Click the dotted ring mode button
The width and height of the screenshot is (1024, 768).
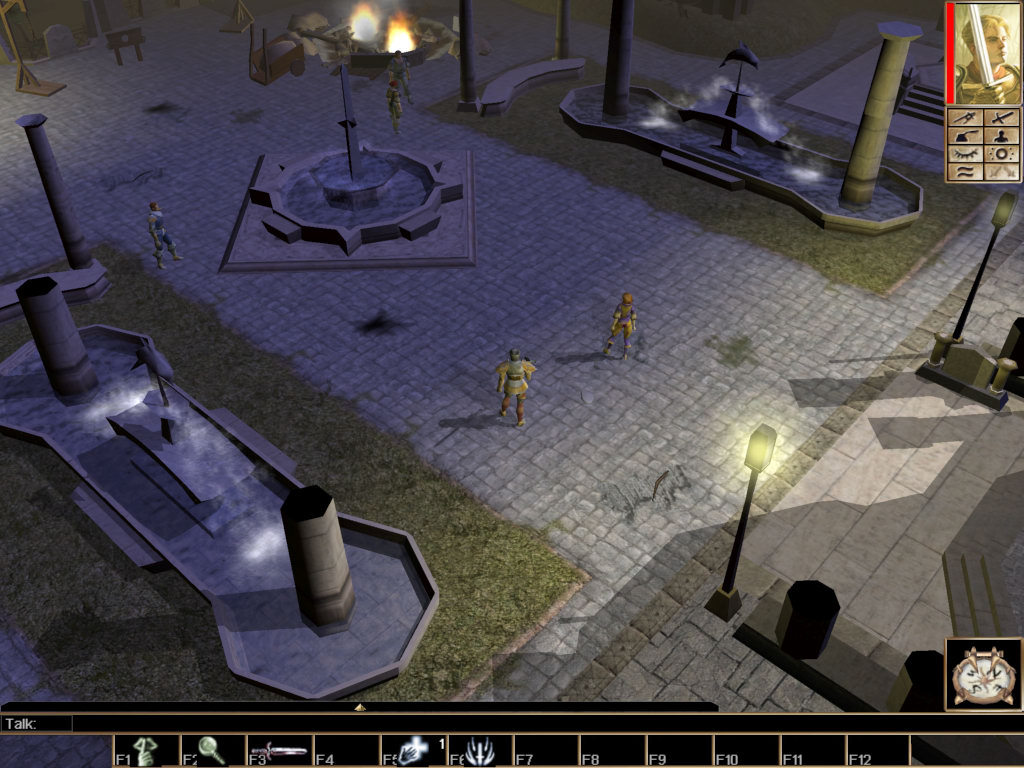pyautogui.click(x=1001, y=154)
